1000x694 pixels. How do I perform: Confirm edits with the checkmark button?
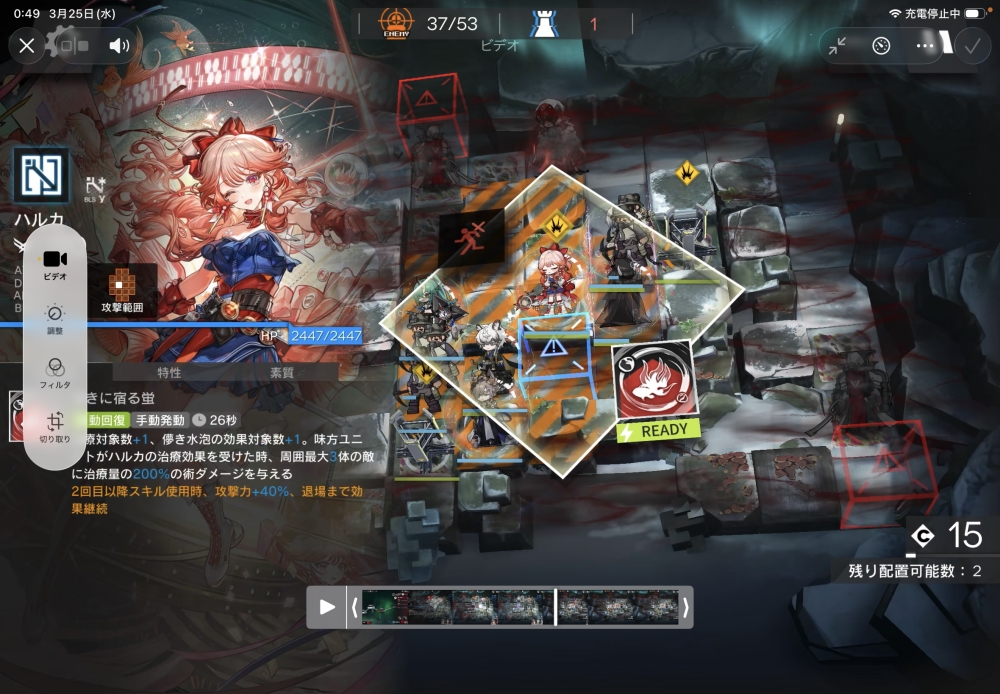971,46
